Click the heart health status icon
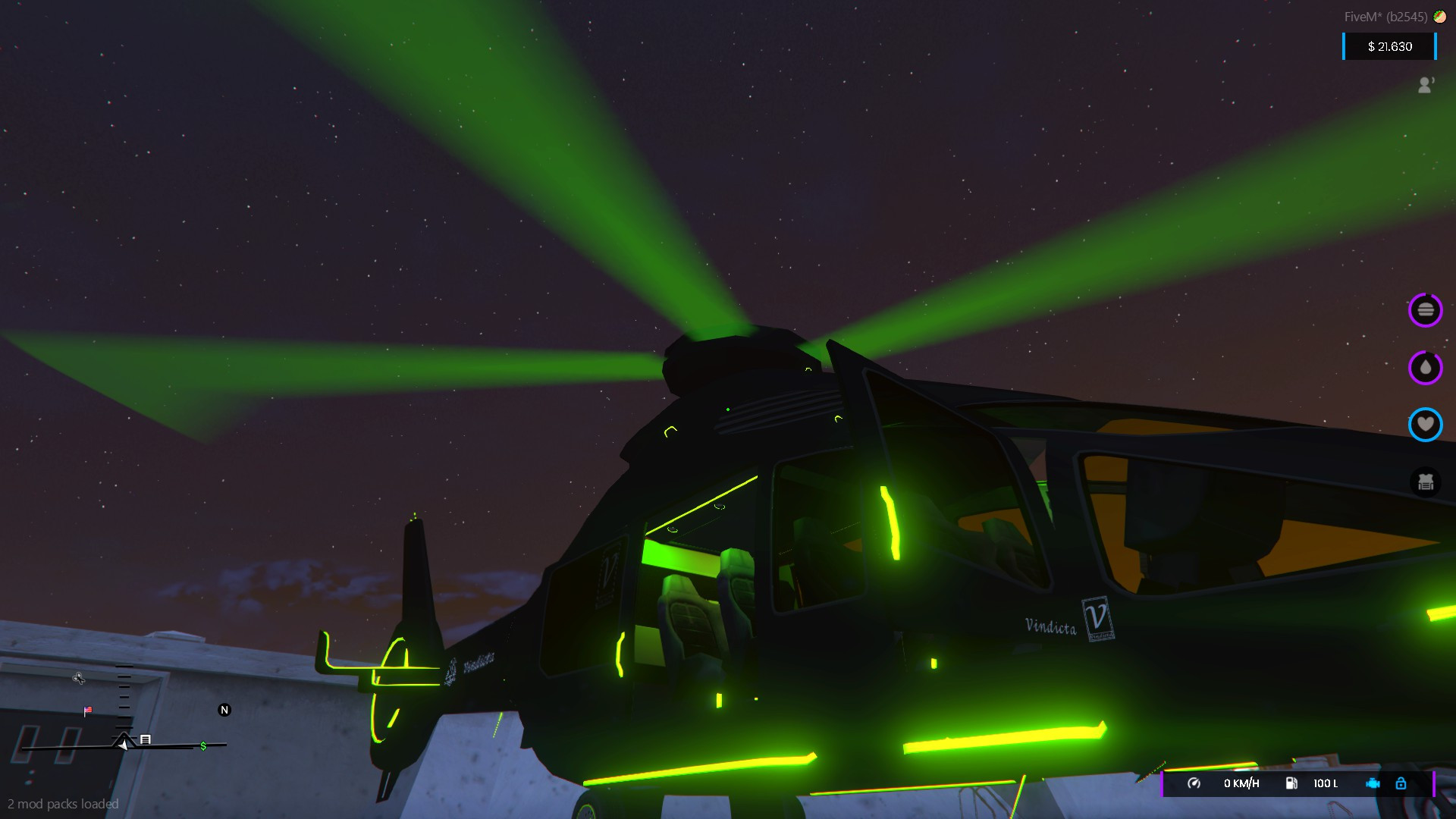This screenshot has width=1456, height=819. coord(1426,425)
